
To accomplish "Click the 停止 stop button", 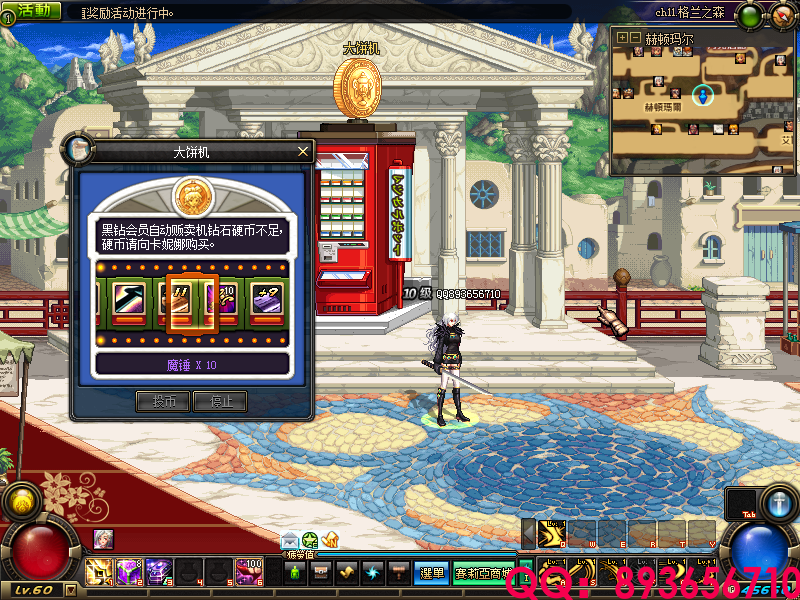I will pos(219,401).
